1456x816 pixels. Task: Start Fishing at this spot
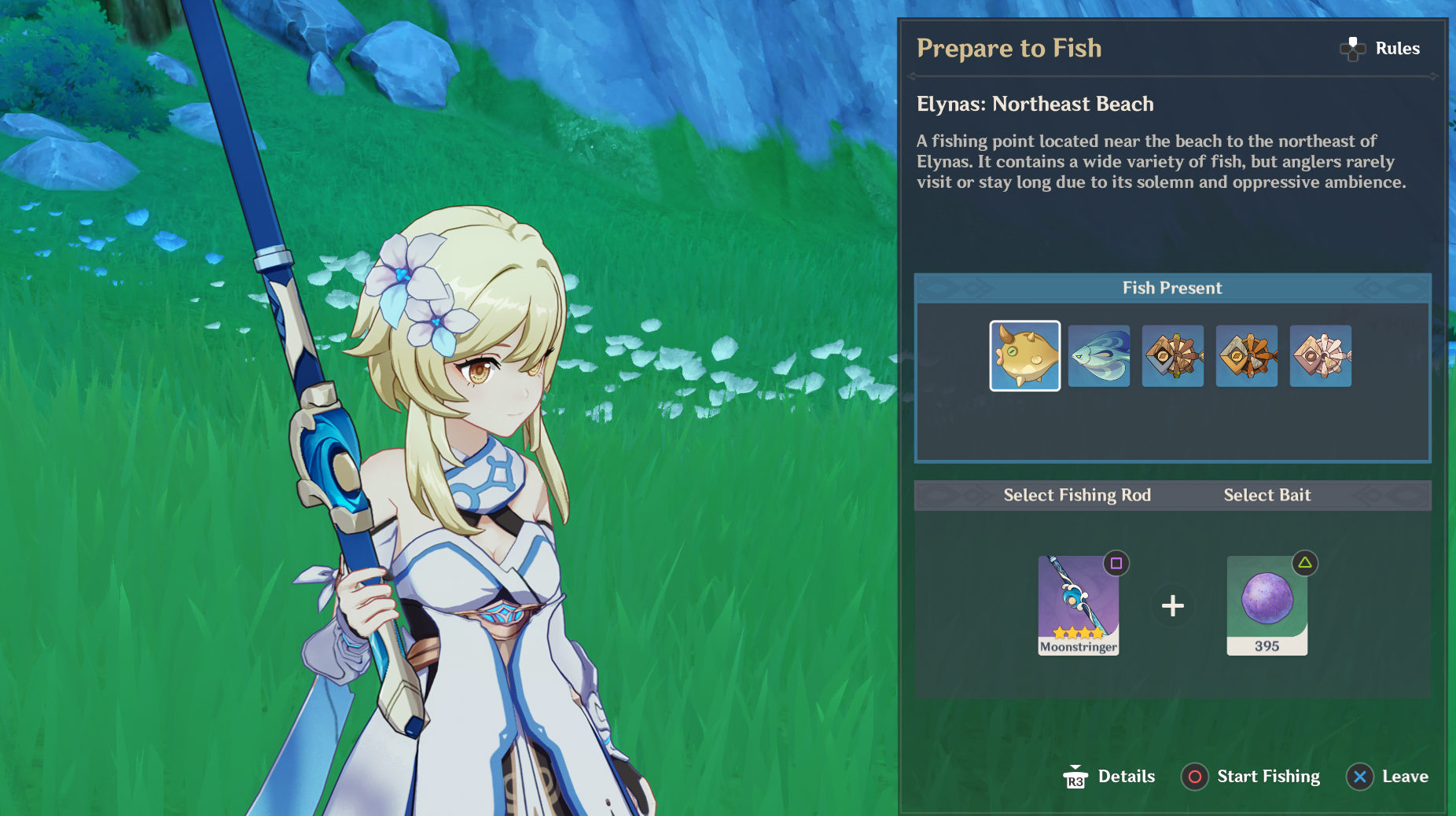coord(1252,777)
